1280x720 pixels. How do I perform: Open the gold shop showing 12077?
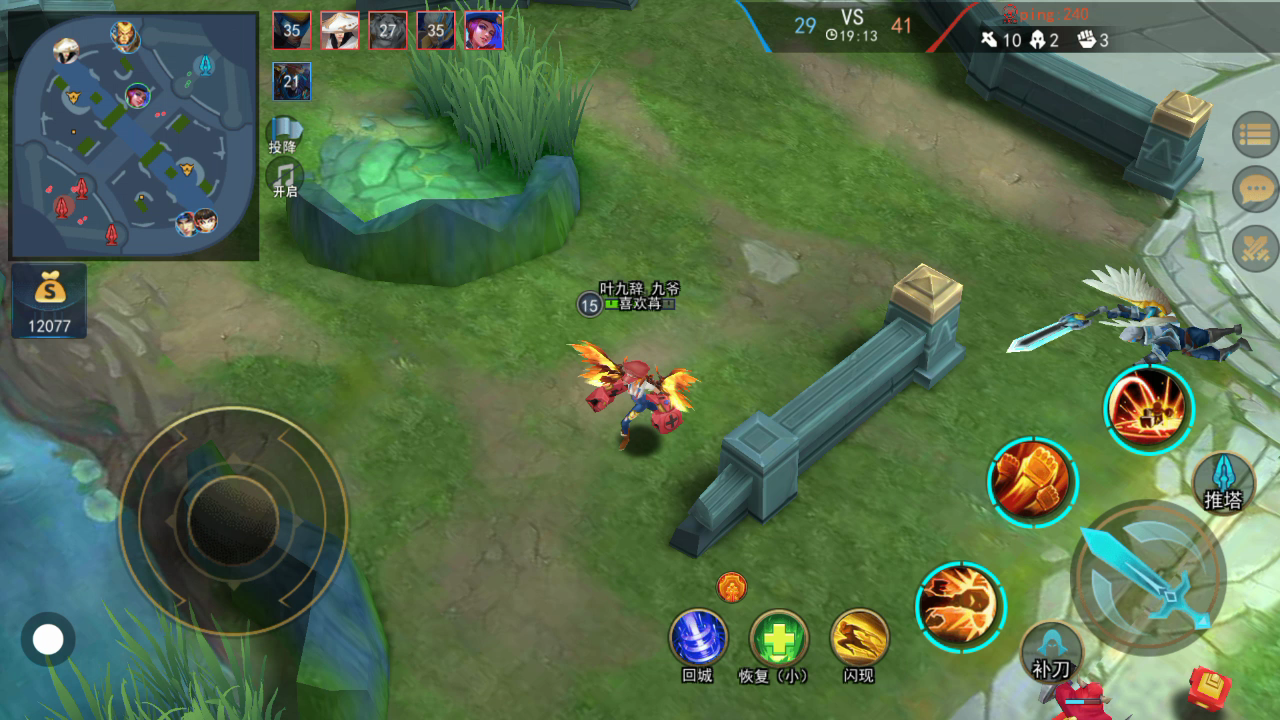point(49,300)
